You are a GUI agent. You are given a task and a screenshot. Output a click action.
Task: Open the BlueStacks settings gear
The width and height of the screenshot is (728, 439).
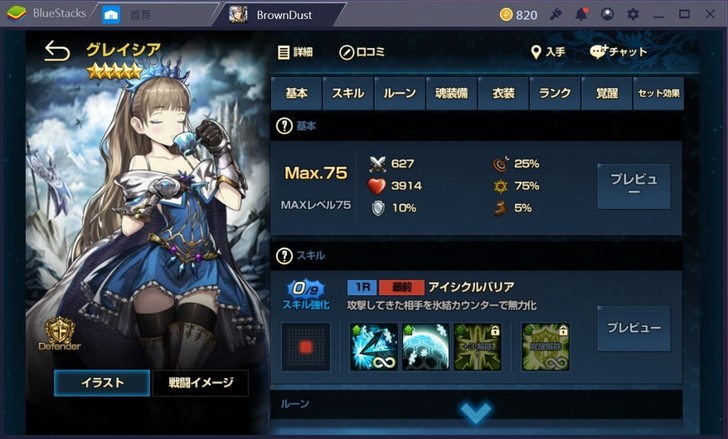(632, 15)
